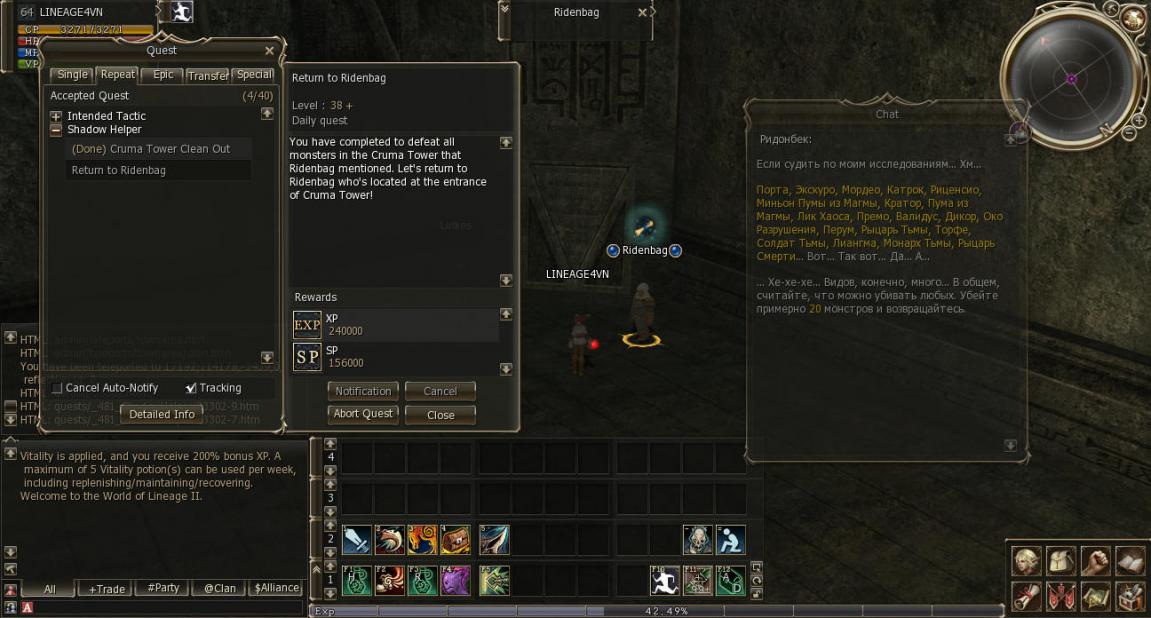Click the circular minimap radar
The width and height of the screenshot is (1151, 618).
click(1070, 78)
